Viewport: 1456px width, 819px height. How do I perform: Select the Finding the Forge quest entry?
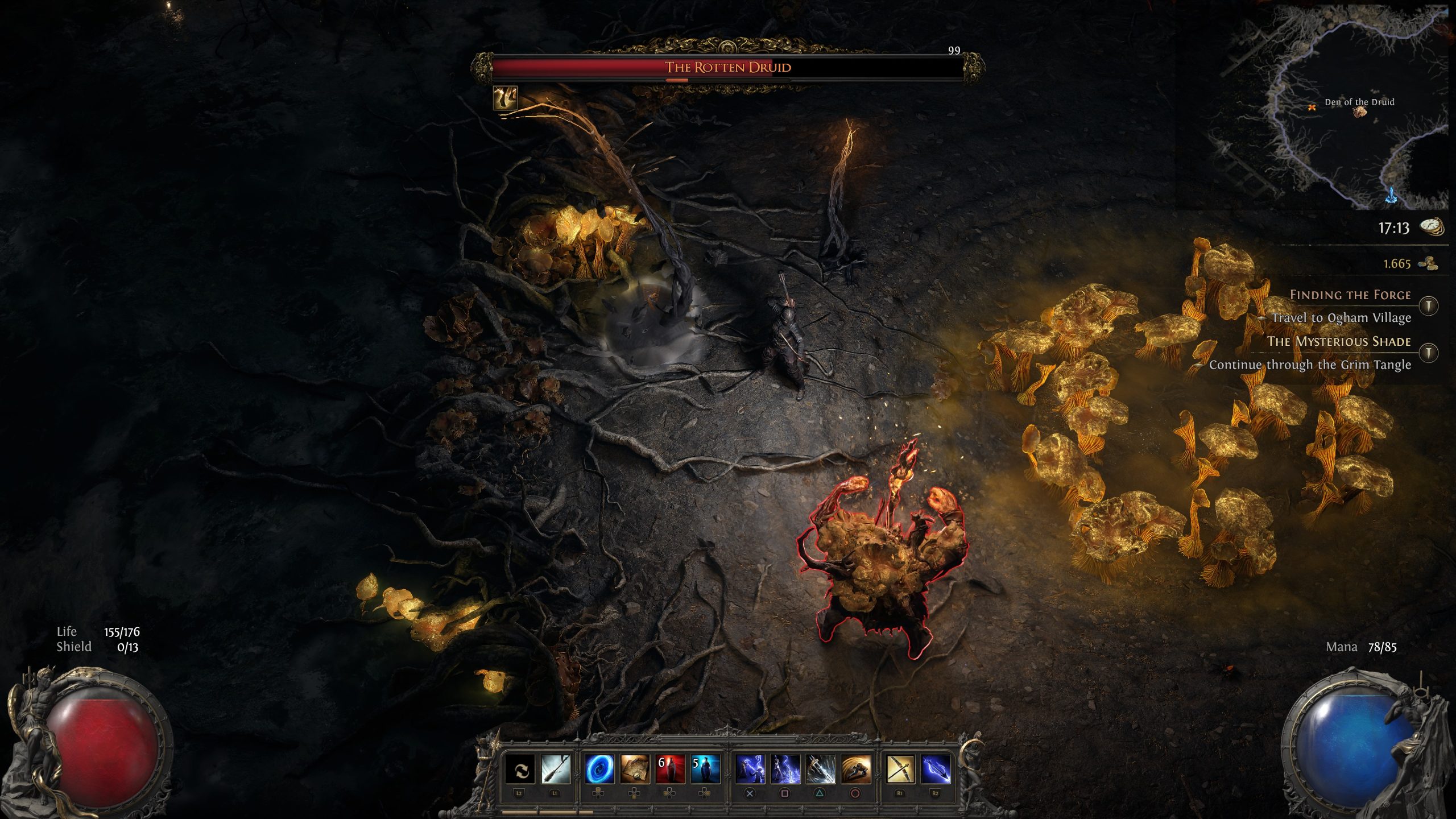click(x=1350, y=295)
